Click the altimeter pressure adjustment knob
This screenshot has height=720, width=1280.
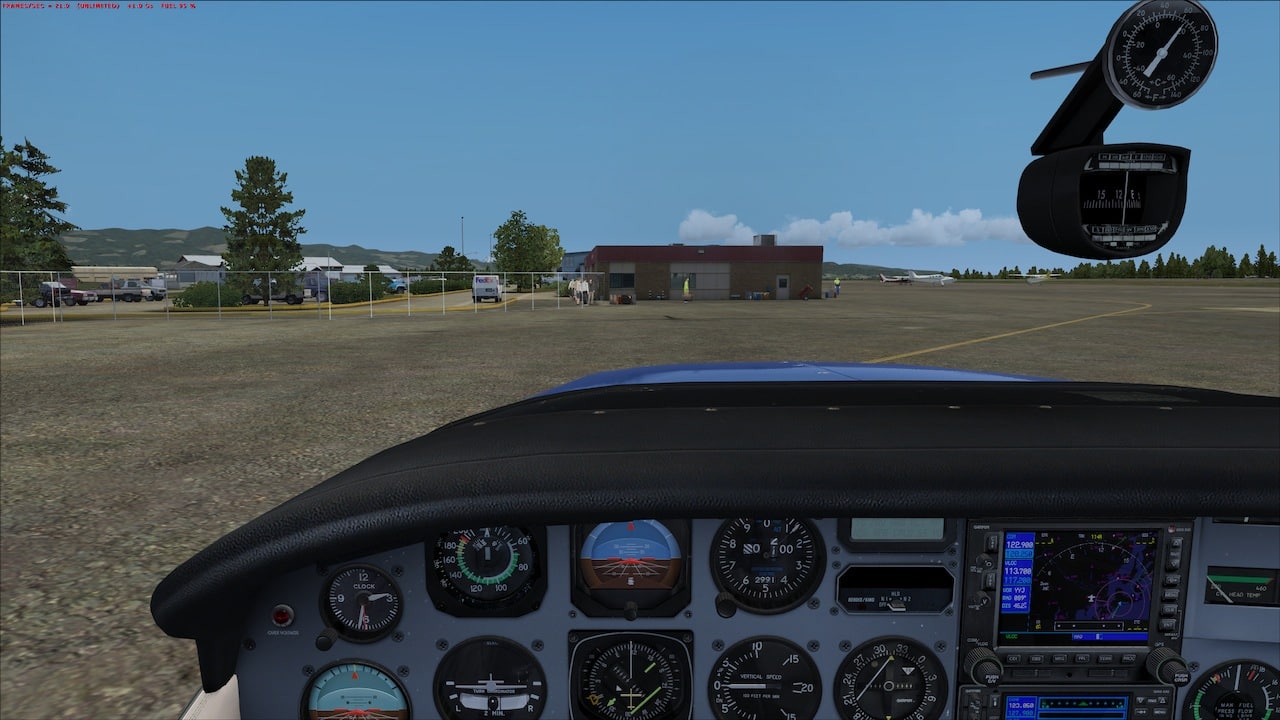point(726,605)
